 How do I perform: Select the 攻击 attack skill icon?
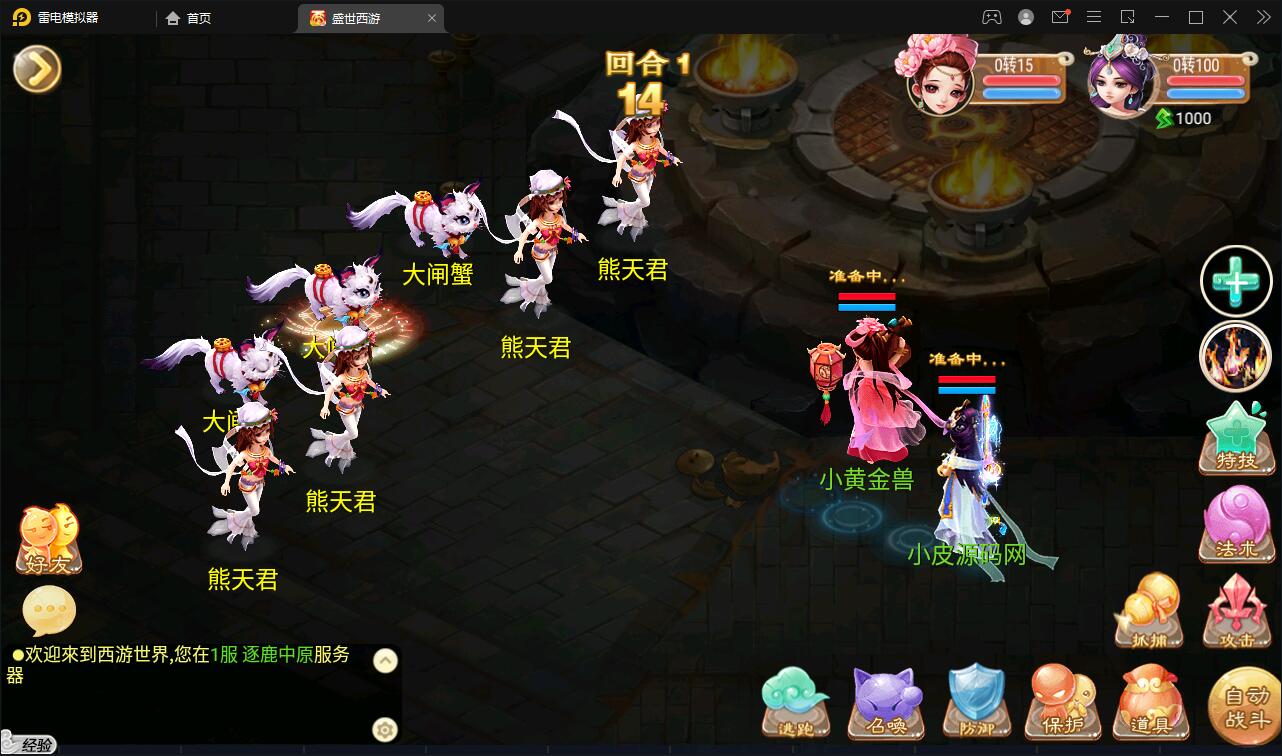1237,611
